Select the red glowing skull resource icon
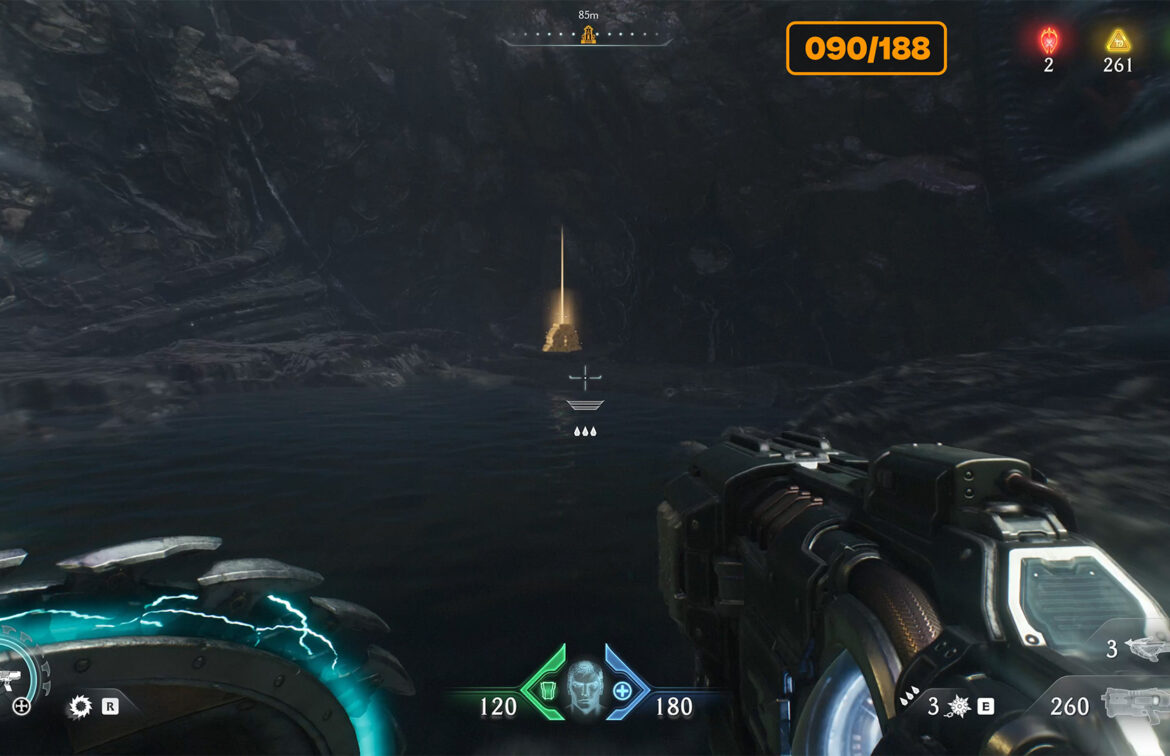Viewport: 1170px width, 756px height. [1048, 41]
